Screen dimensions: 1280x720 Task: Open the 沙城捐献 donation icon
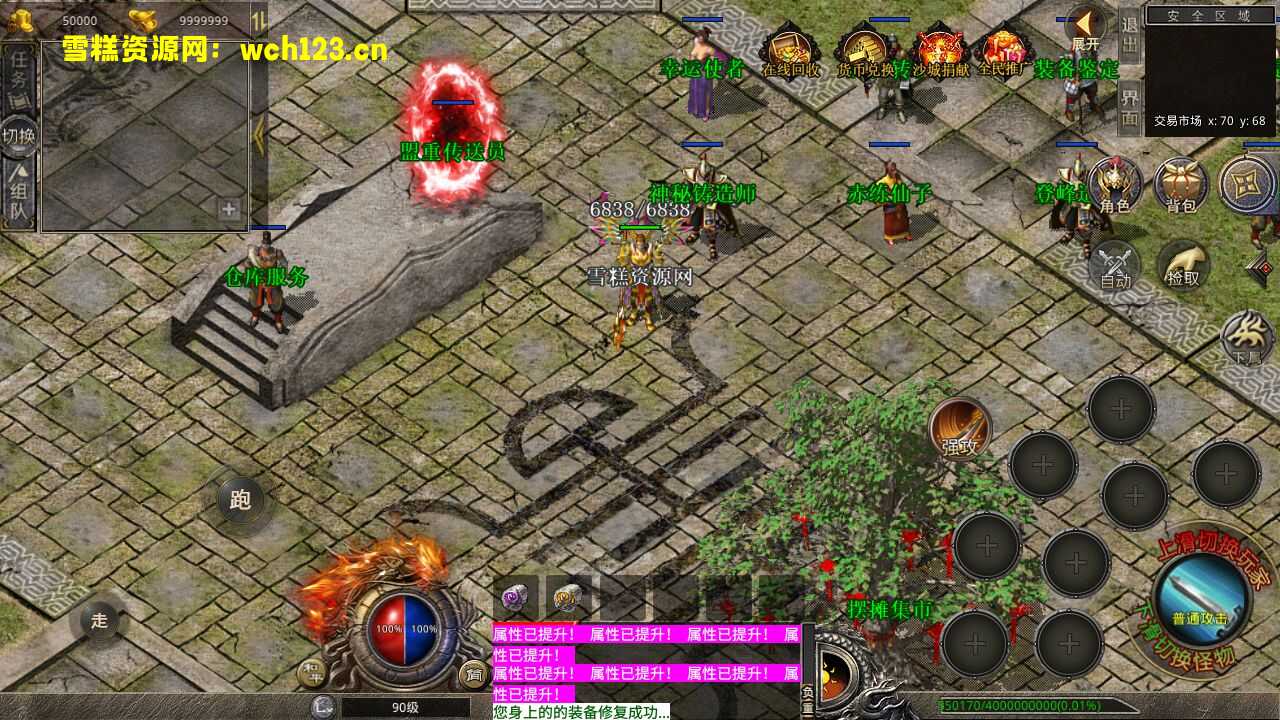click(x=940, y=50)
